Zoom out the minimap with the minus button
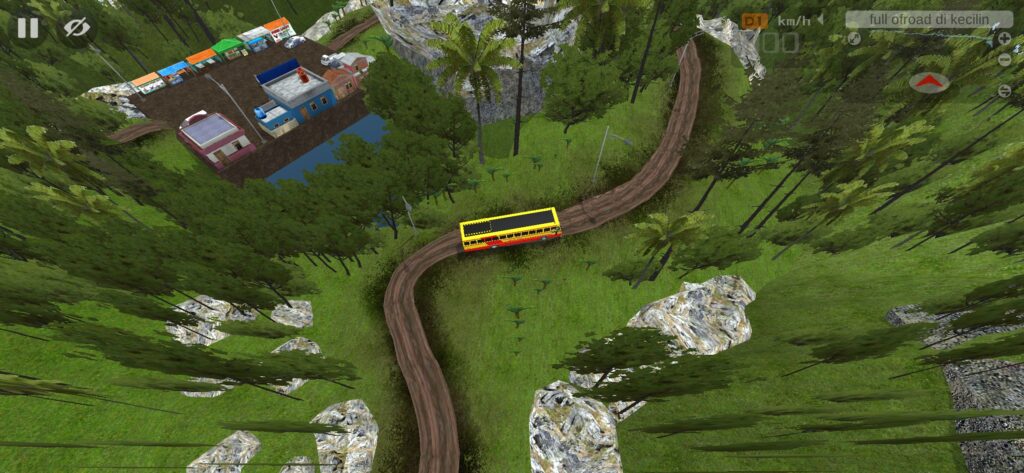Viewport: 1024px width, 473px height. tap(1004, 60)
